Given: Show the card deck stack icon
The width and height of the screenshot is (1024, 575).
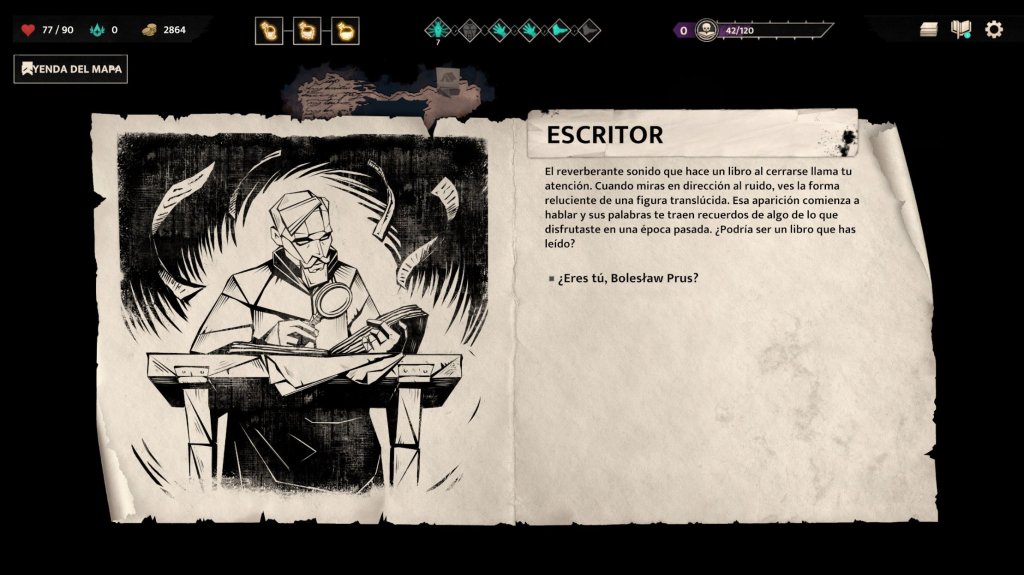Looking at the screenshot, I should [929, 29].
